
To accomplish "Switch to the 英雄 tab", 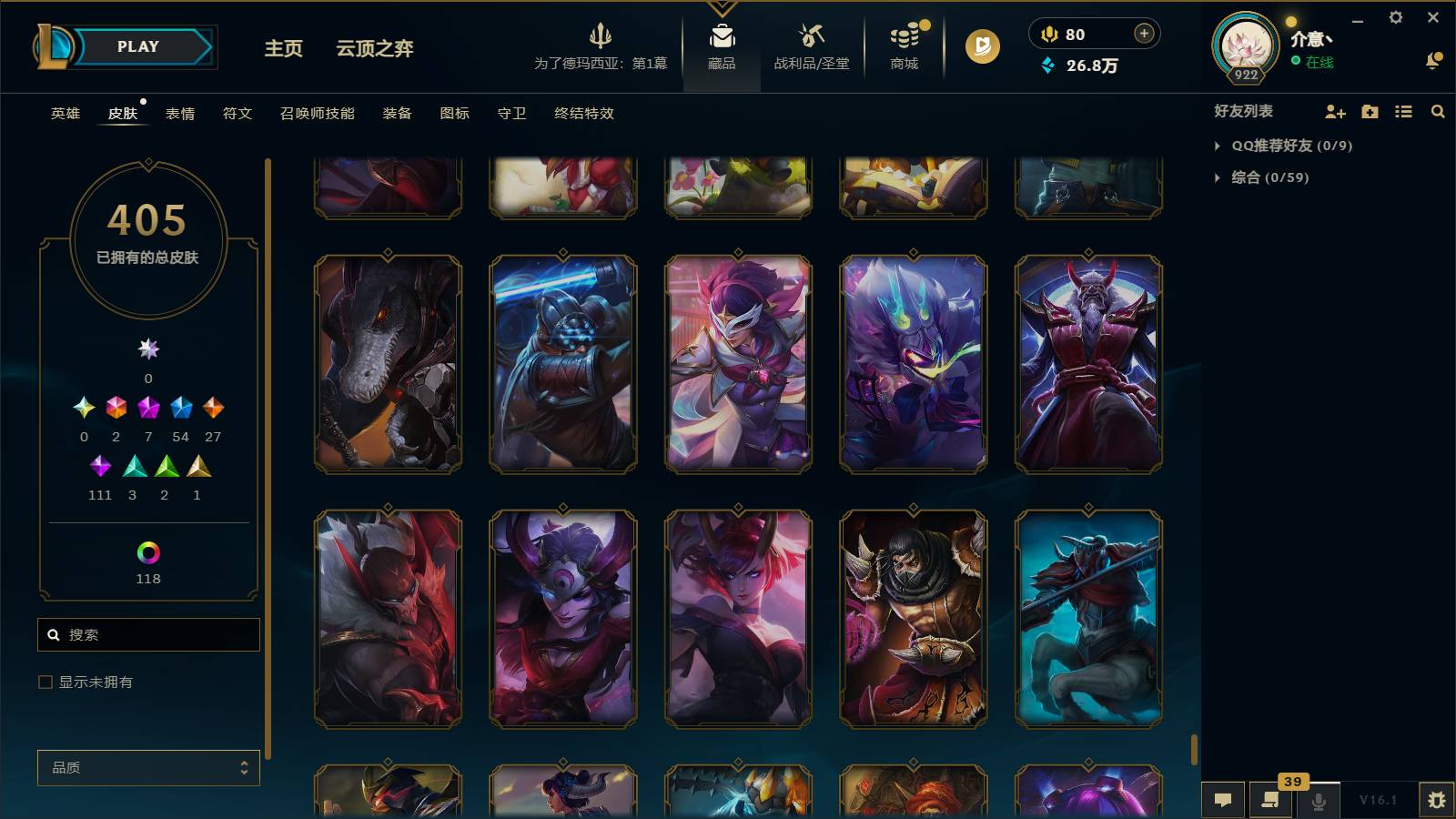I will point(64,114).
